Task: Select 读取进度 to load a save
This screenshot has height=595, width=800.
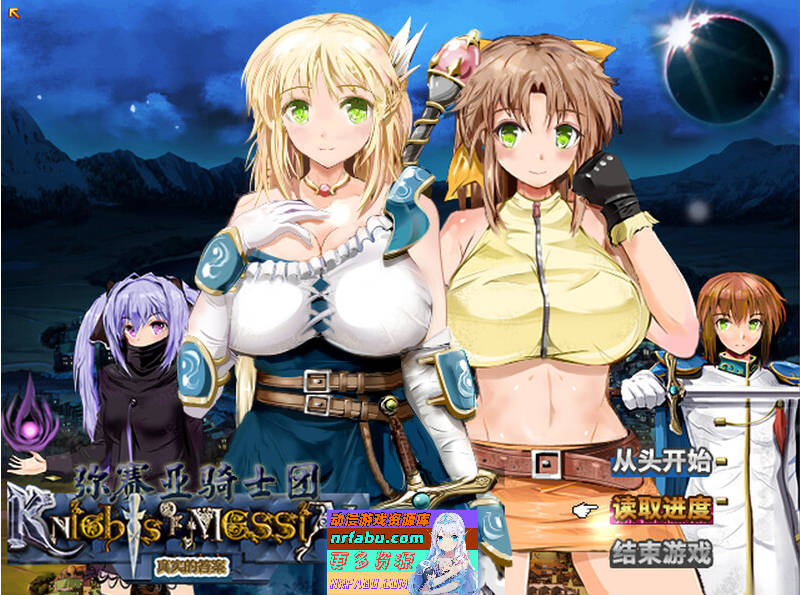Action: click(x=661, y=507)
